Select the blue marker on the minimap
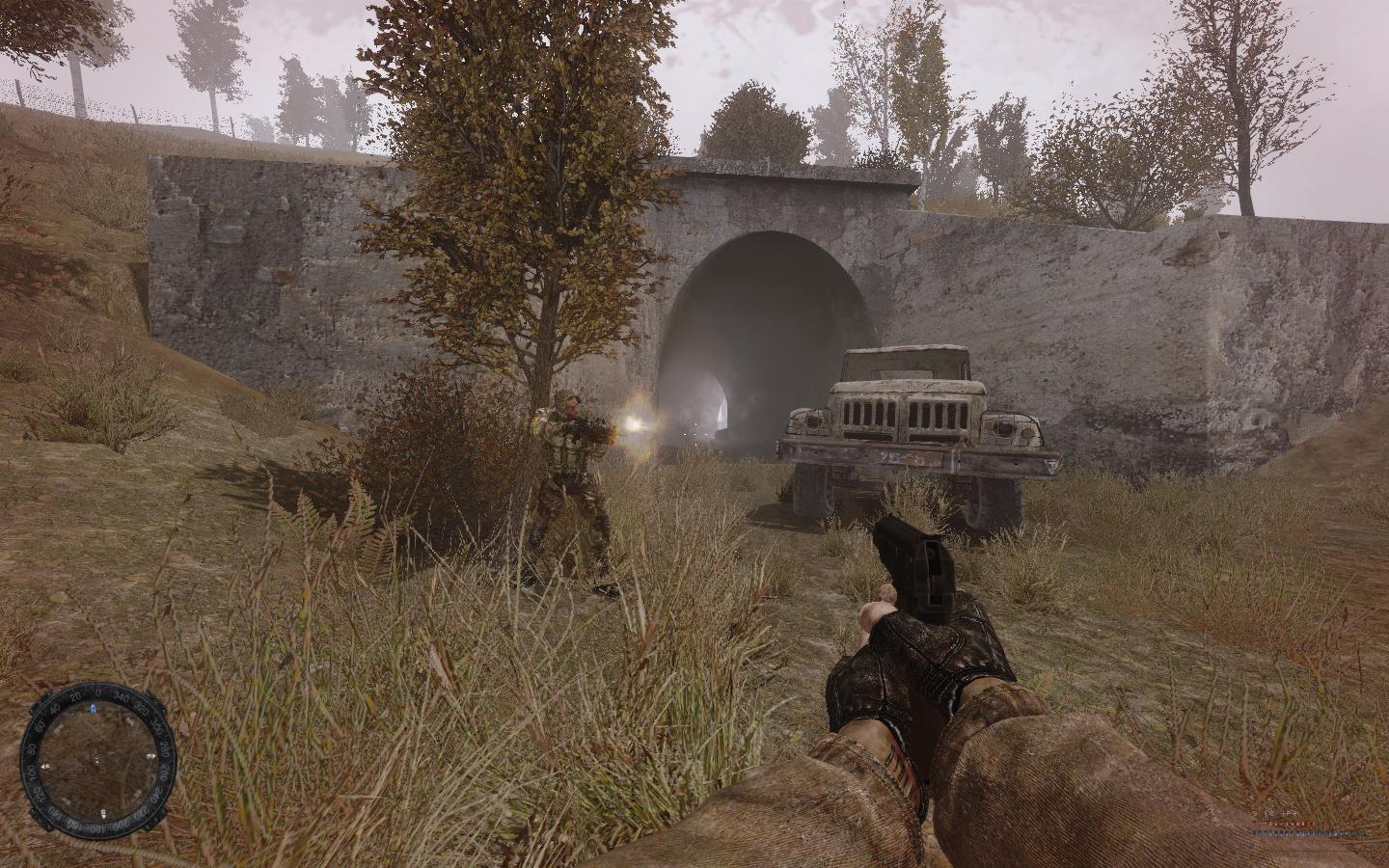 tap(93, 709)
